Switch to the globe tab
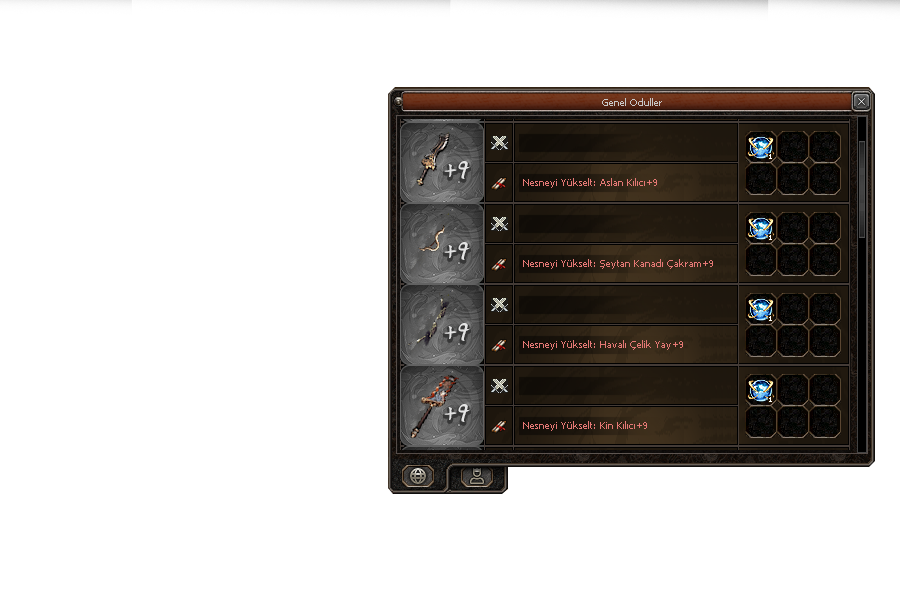This screenshot has height=614, width=900. click(x=418, y=476)
